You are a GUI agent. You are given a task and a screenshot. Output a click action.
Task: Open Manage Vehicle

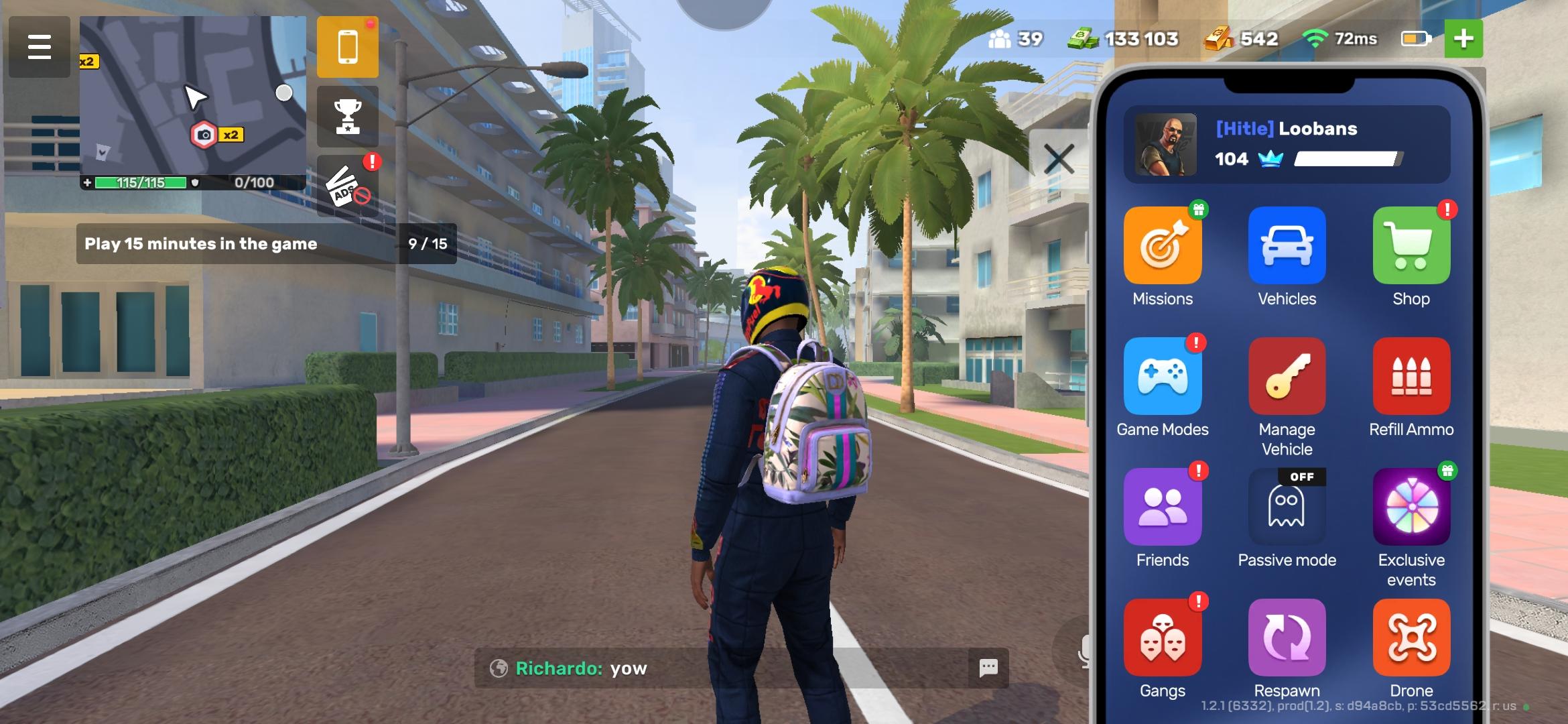(x=1287, y=377)
